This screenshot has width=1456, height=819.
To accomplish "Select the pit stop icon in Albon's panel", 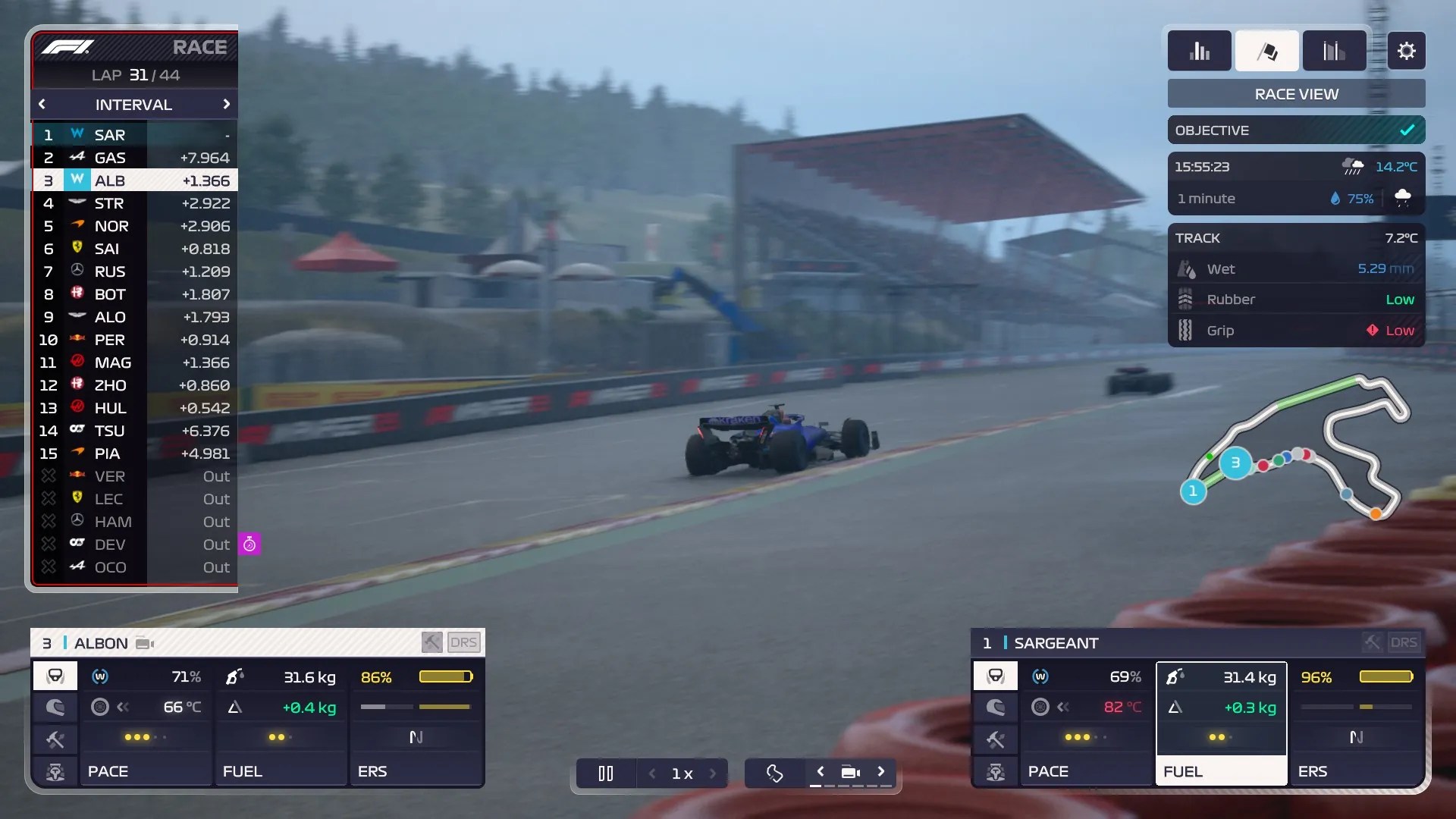I will [x=55, y=771].
